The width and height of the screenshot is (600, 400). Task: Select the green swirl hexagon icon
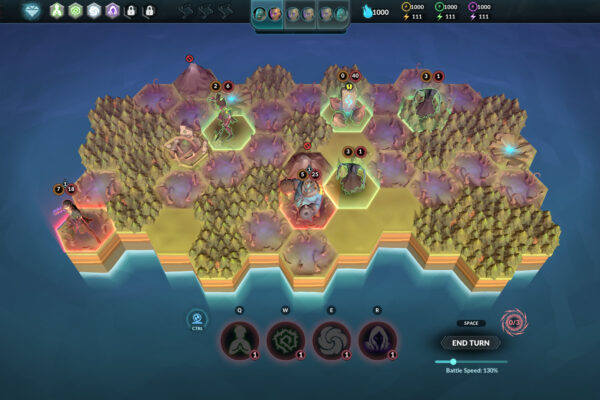[x=73, y=11]
